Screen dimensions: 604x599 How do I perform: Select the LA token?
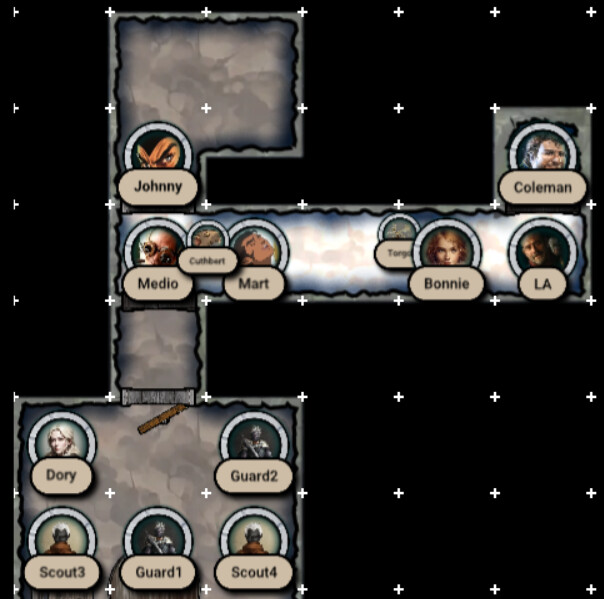pyautogui.click(x=542, y=252)
